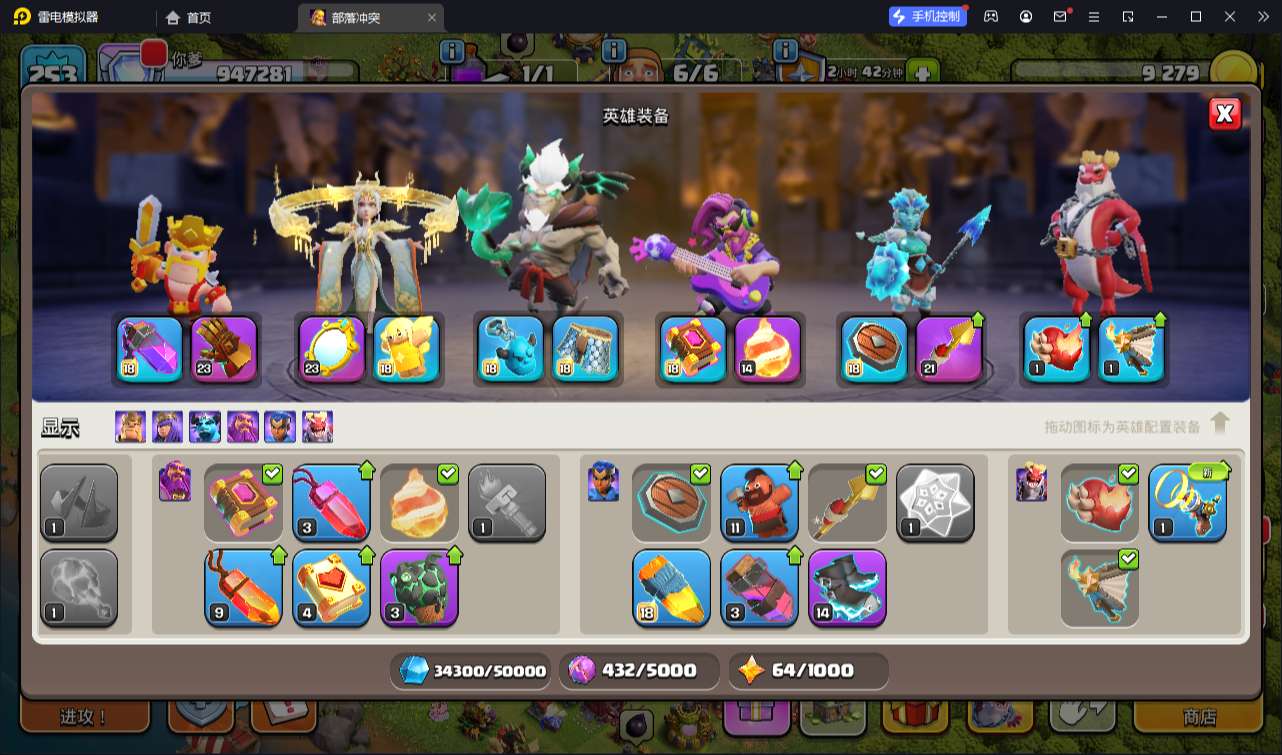Switch to the 首页 home tab

189,17
